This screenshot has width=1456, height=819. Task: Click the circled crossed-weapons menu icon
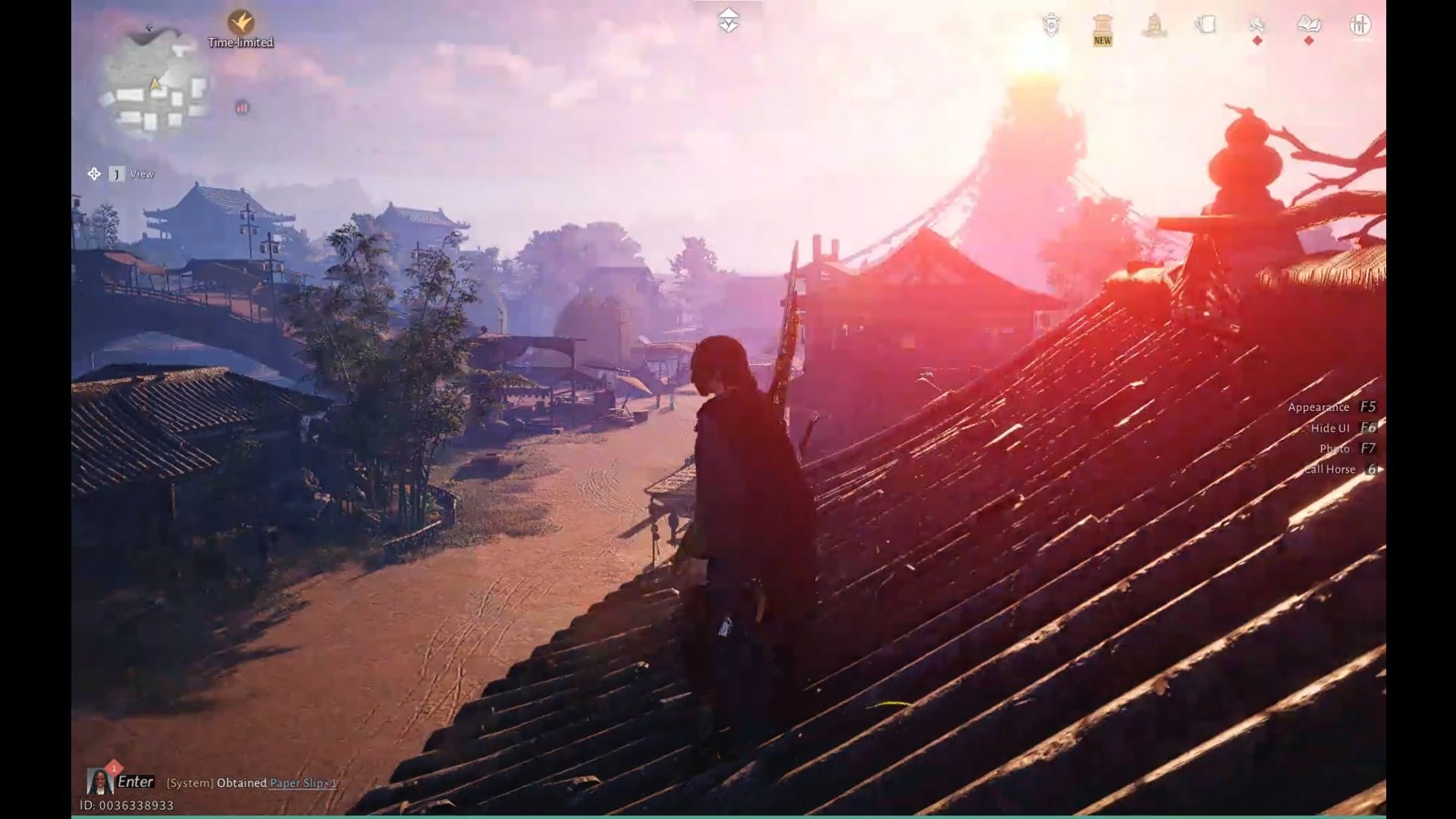pos(1360,23)
